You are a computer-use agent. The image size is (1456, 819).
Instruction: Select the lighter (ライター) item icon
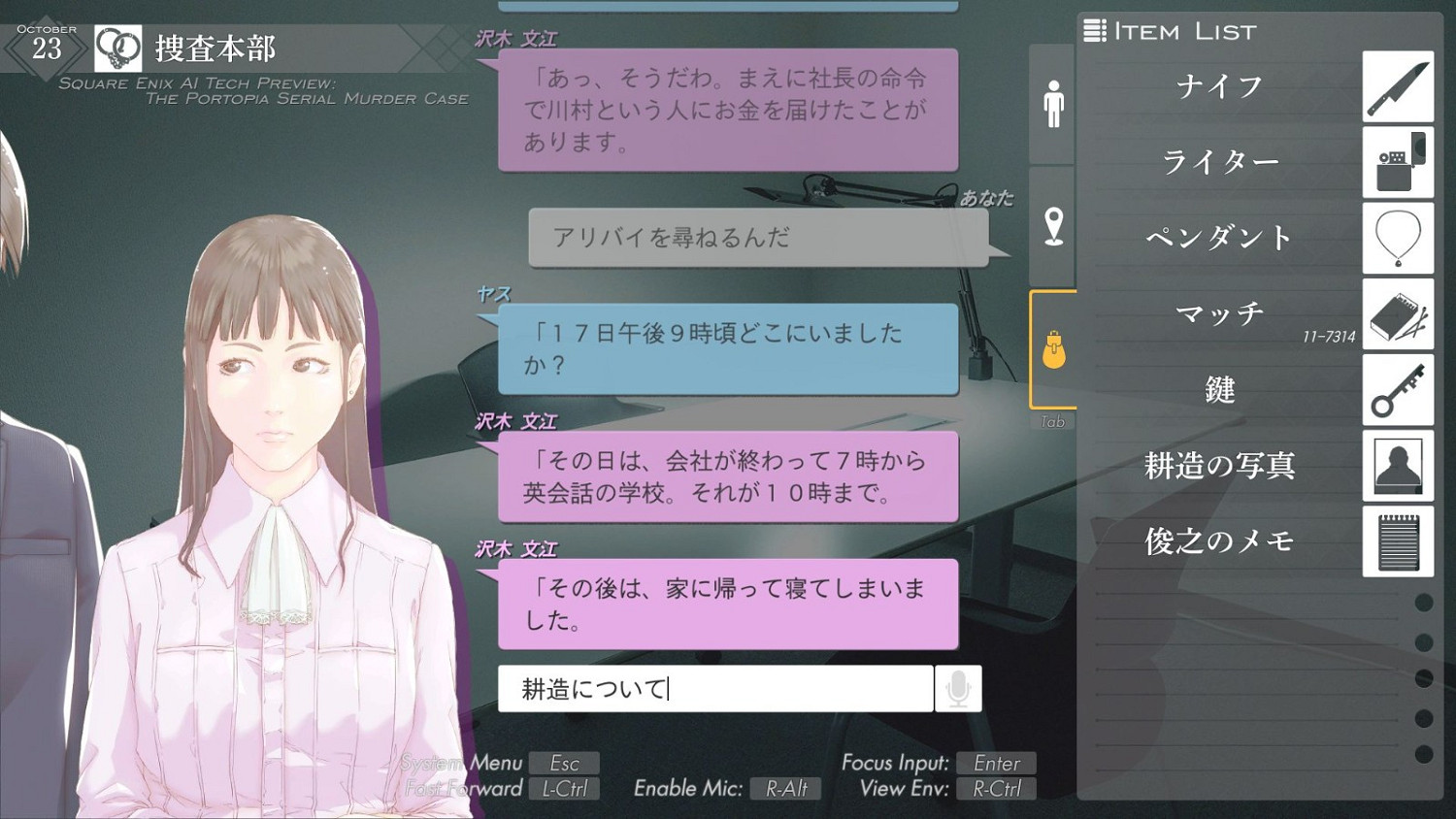(x=1398, y=161)
